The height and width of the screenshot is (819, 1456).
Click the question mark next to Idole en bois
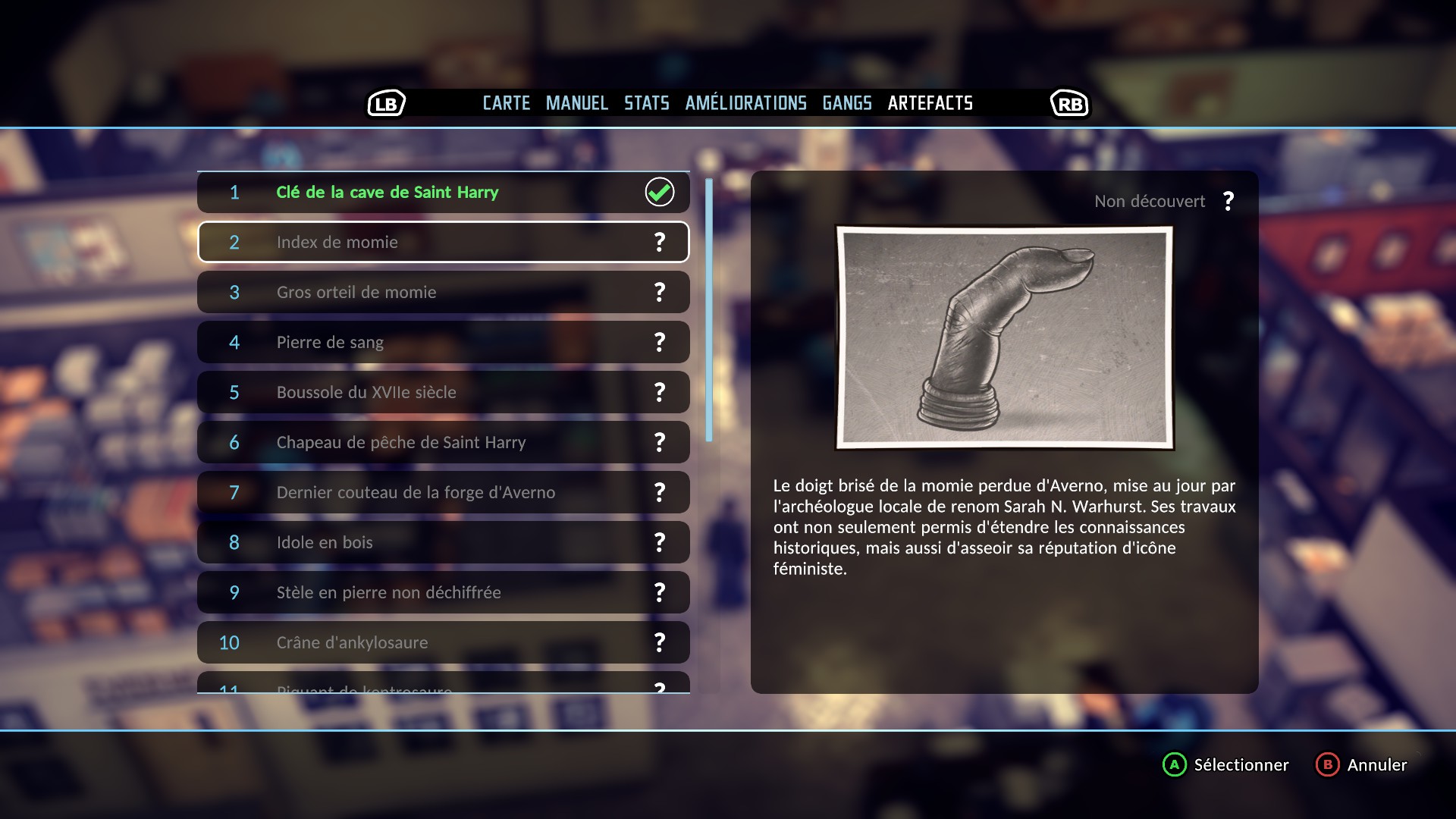click(659, 542)
